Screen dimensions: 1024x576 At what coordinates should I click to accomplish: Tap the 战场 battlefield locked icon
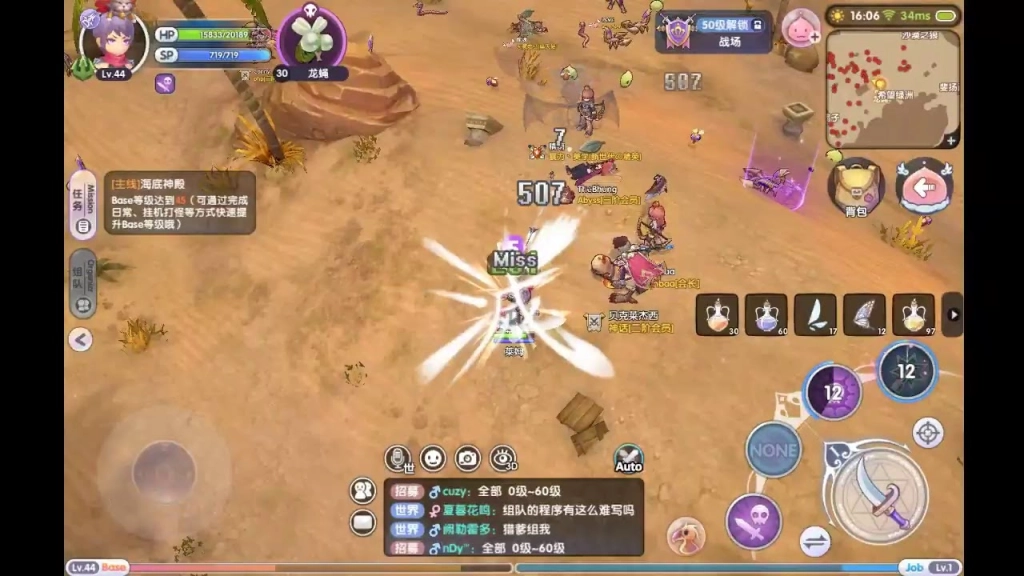coord(714,31)
